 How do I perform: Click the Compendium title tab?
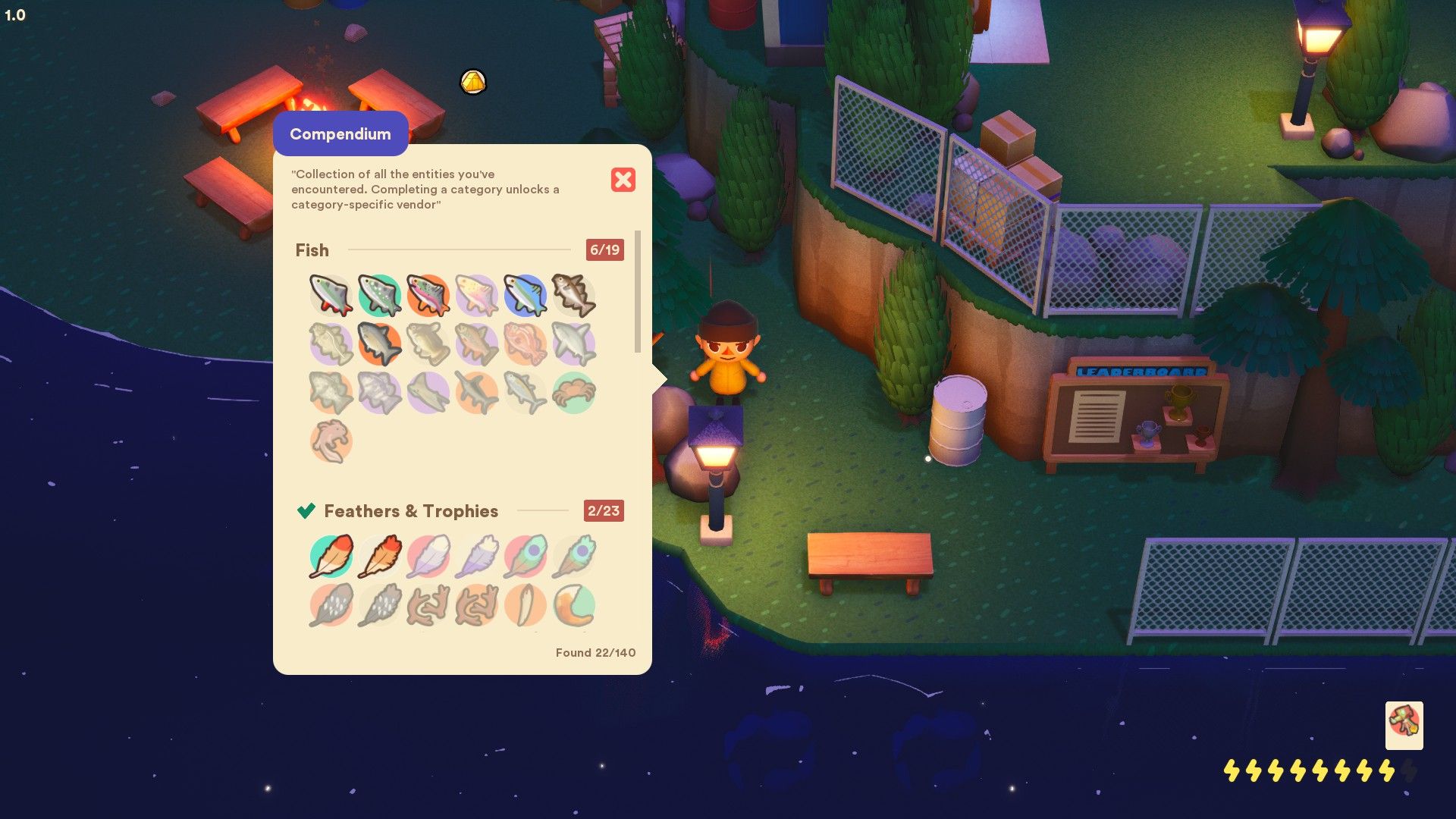pyautogui.click(x=340, y=133)
